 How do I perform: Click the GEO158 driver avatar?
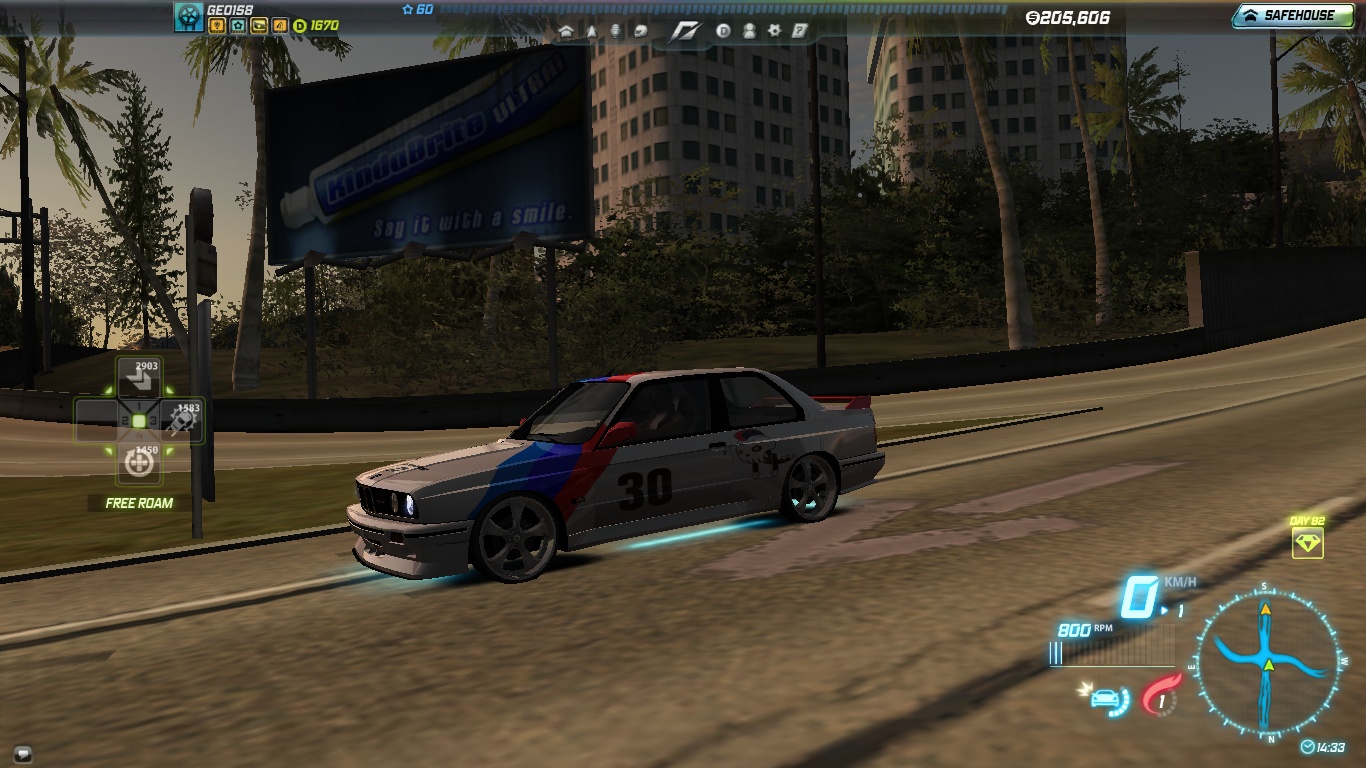click(x=189, y=16)
